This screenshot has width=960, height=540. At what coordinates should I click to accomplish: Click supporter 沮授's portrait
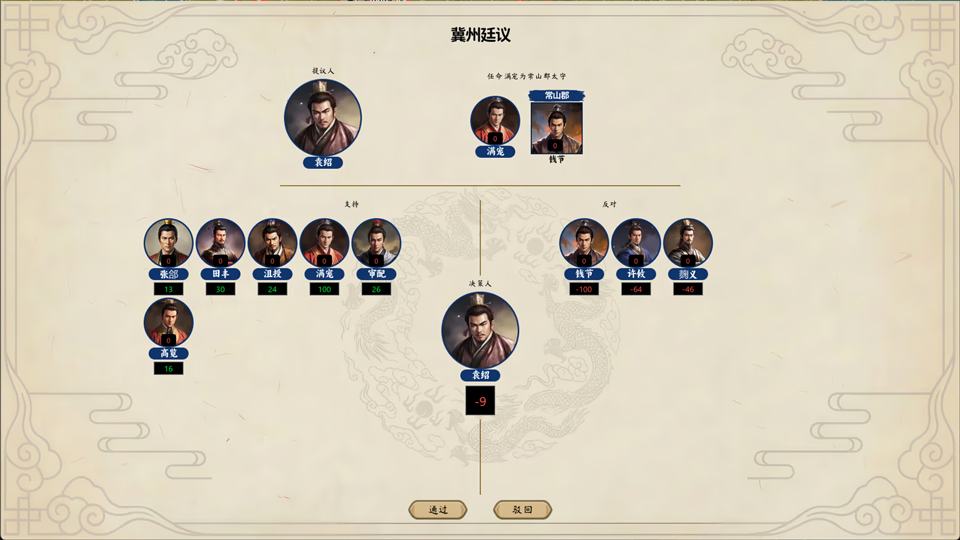point(272,244)
